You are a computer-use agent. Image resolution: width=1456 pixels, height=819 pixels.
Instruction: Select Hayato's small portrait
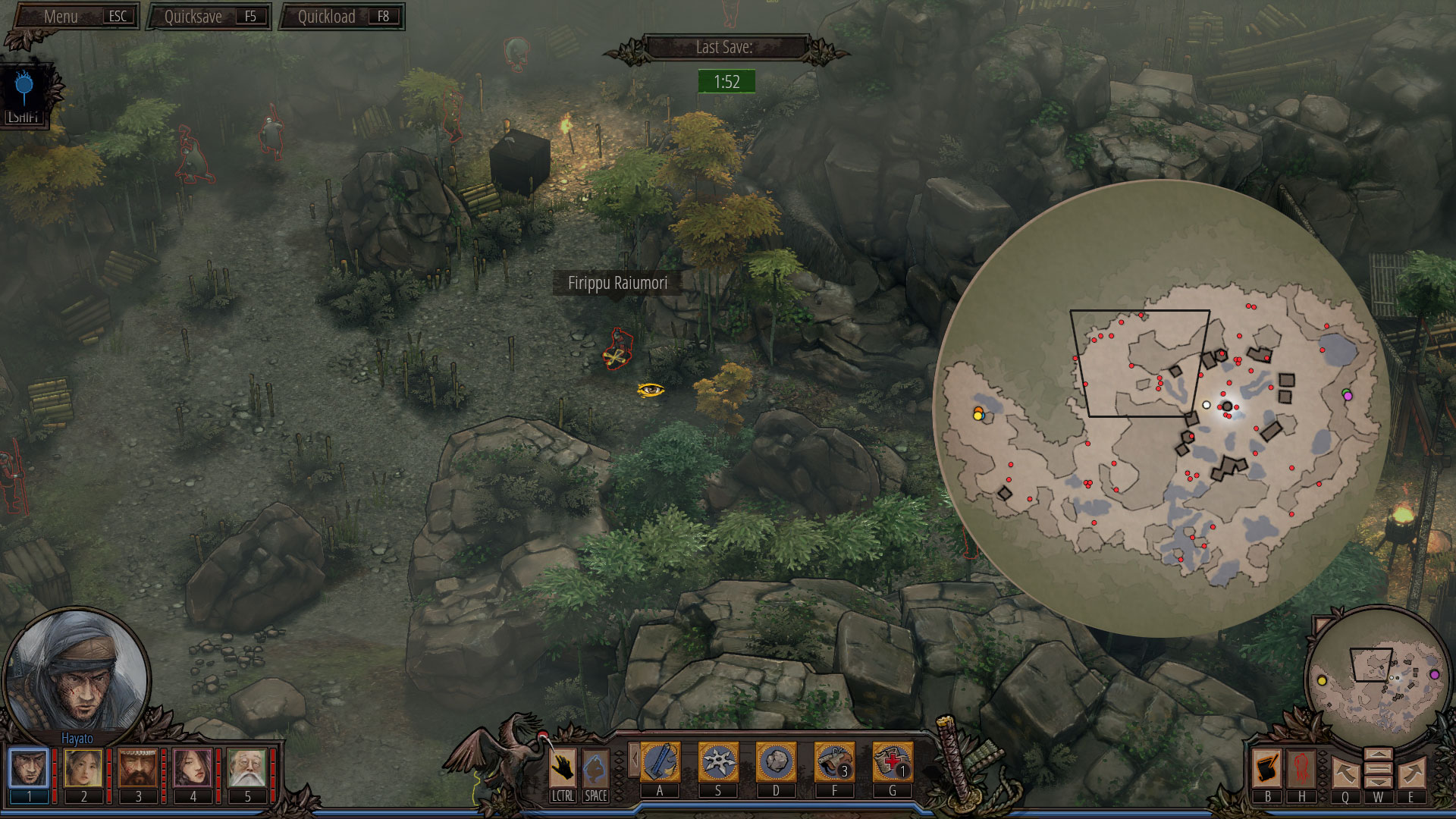pos(29,768)
